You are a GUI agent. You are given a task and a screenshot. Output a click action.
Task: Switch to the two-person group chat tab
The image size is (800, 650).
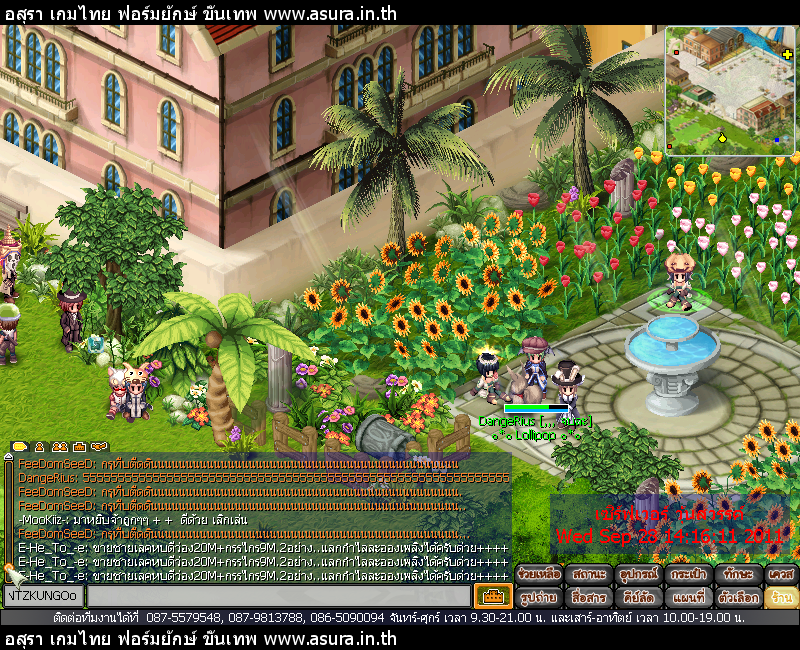point(59,446)
